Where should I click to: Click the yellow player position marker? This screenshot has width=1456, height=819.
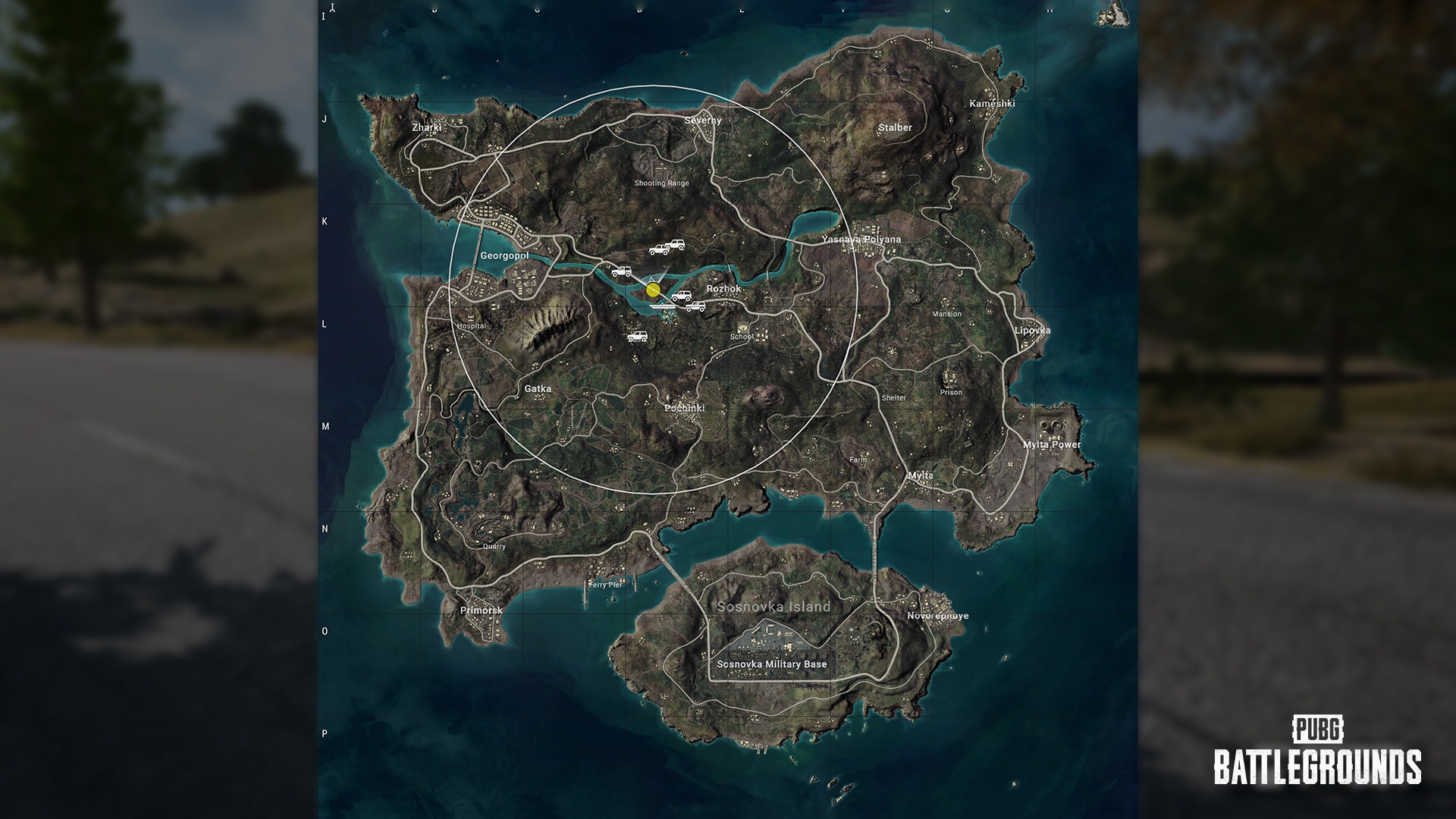(653, 290)
